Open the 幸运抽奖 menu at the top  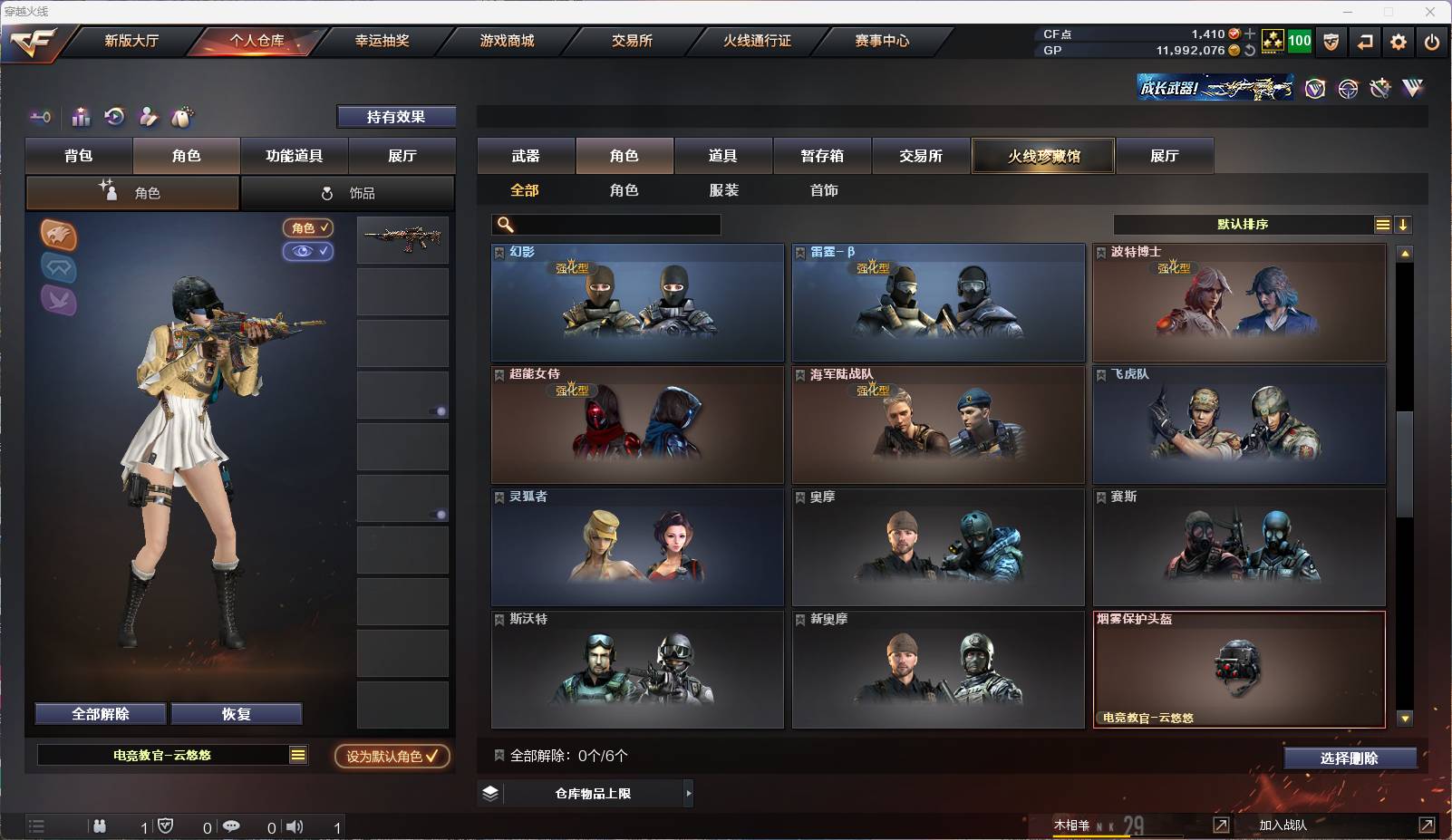pyautogui.click(x=382, y=41)
